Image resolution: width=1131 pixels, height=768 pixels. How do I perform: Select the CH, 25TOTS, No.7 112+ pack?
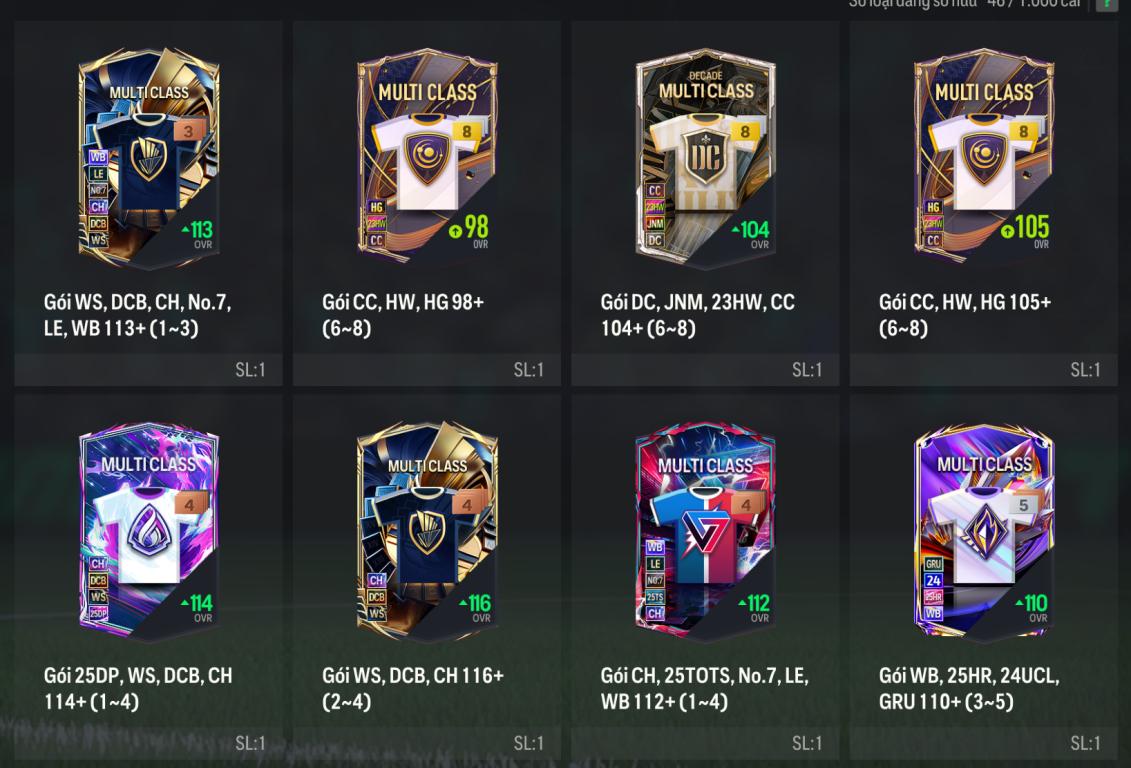[705, 534]
